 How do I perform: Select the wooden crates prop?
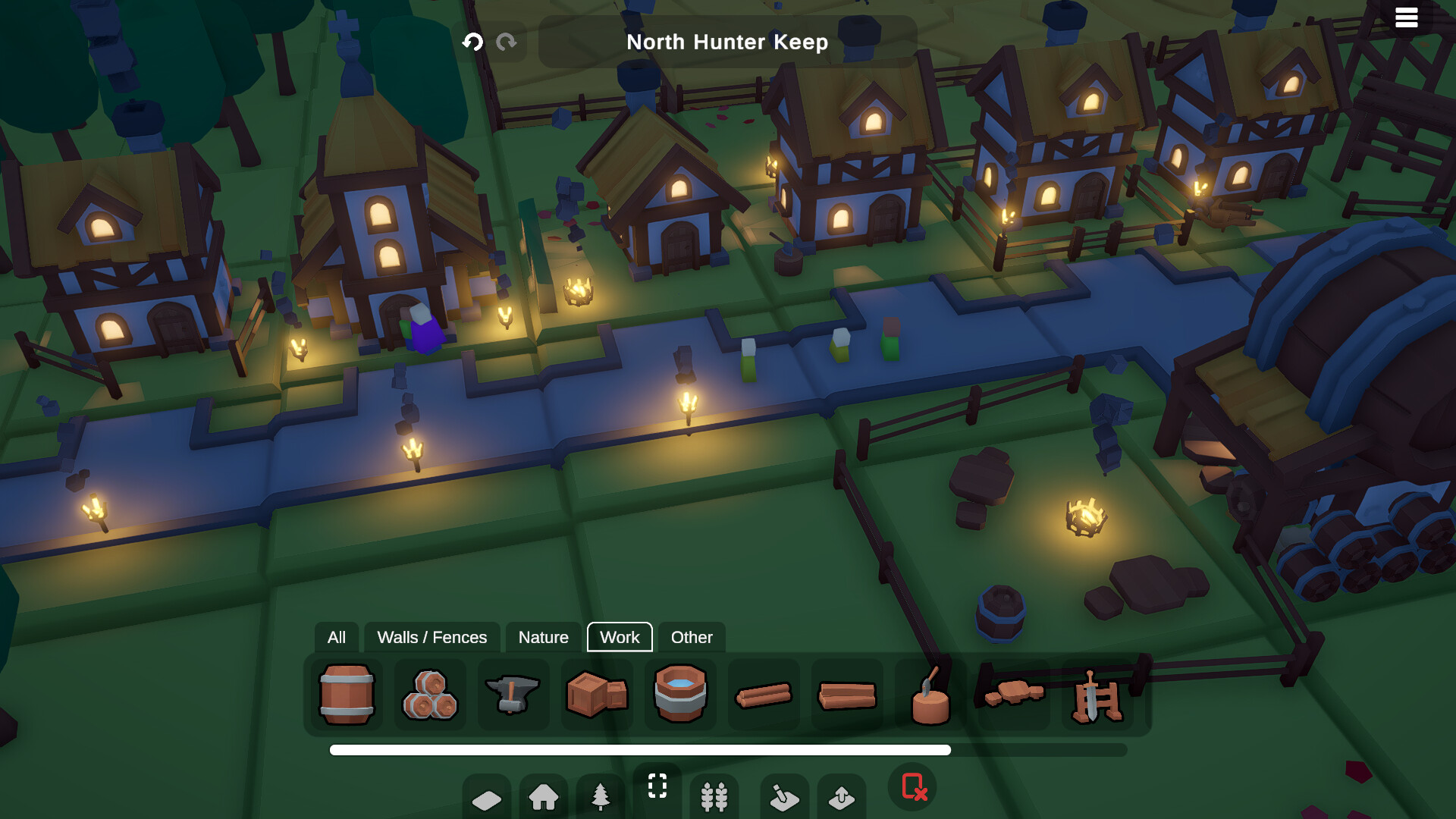[x=596, y=695]
